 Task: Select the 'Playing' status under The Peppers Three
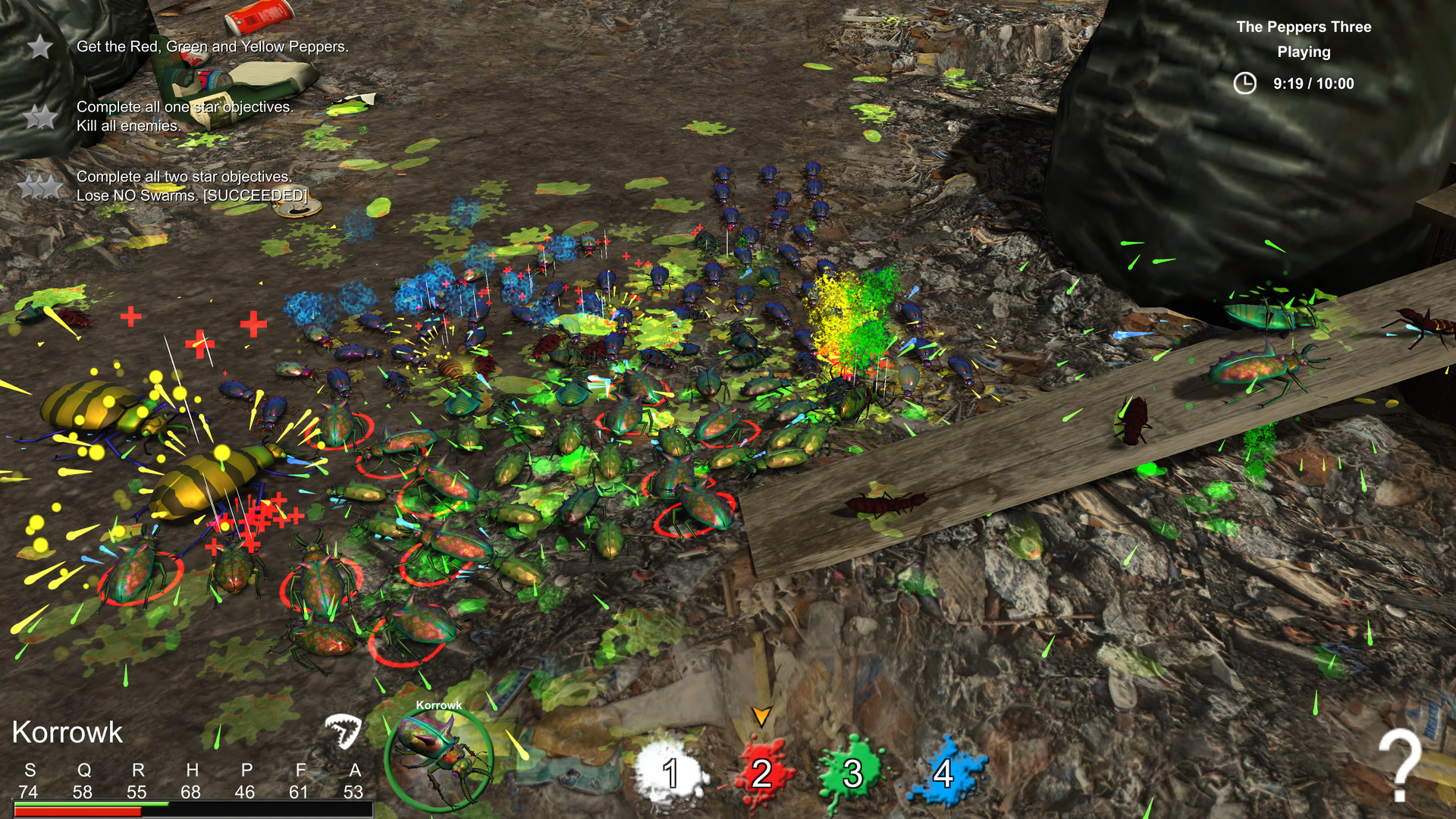point(1304,52)
